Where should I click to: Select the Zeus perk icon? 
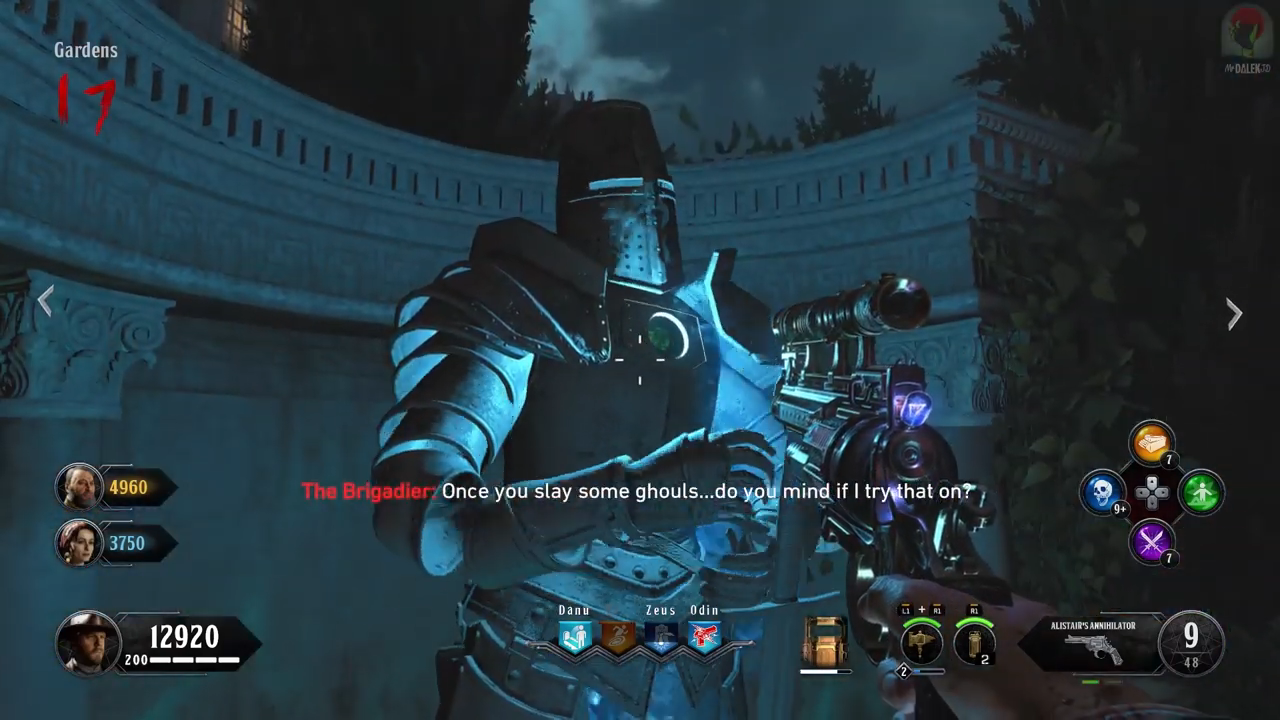point(661,636)
